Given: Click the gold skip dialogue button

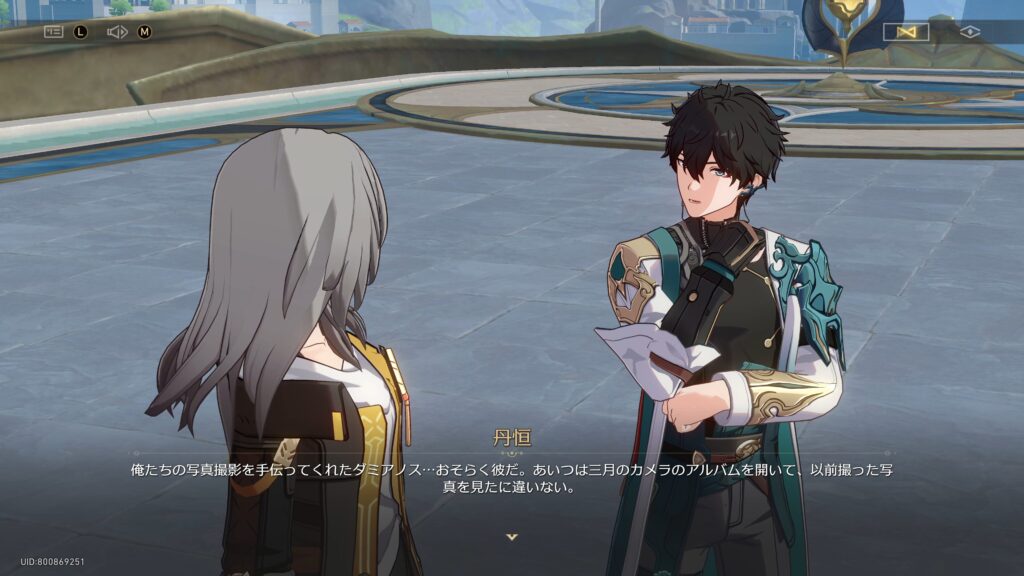Looking at the screenshot, I should (x=906, y=32).
